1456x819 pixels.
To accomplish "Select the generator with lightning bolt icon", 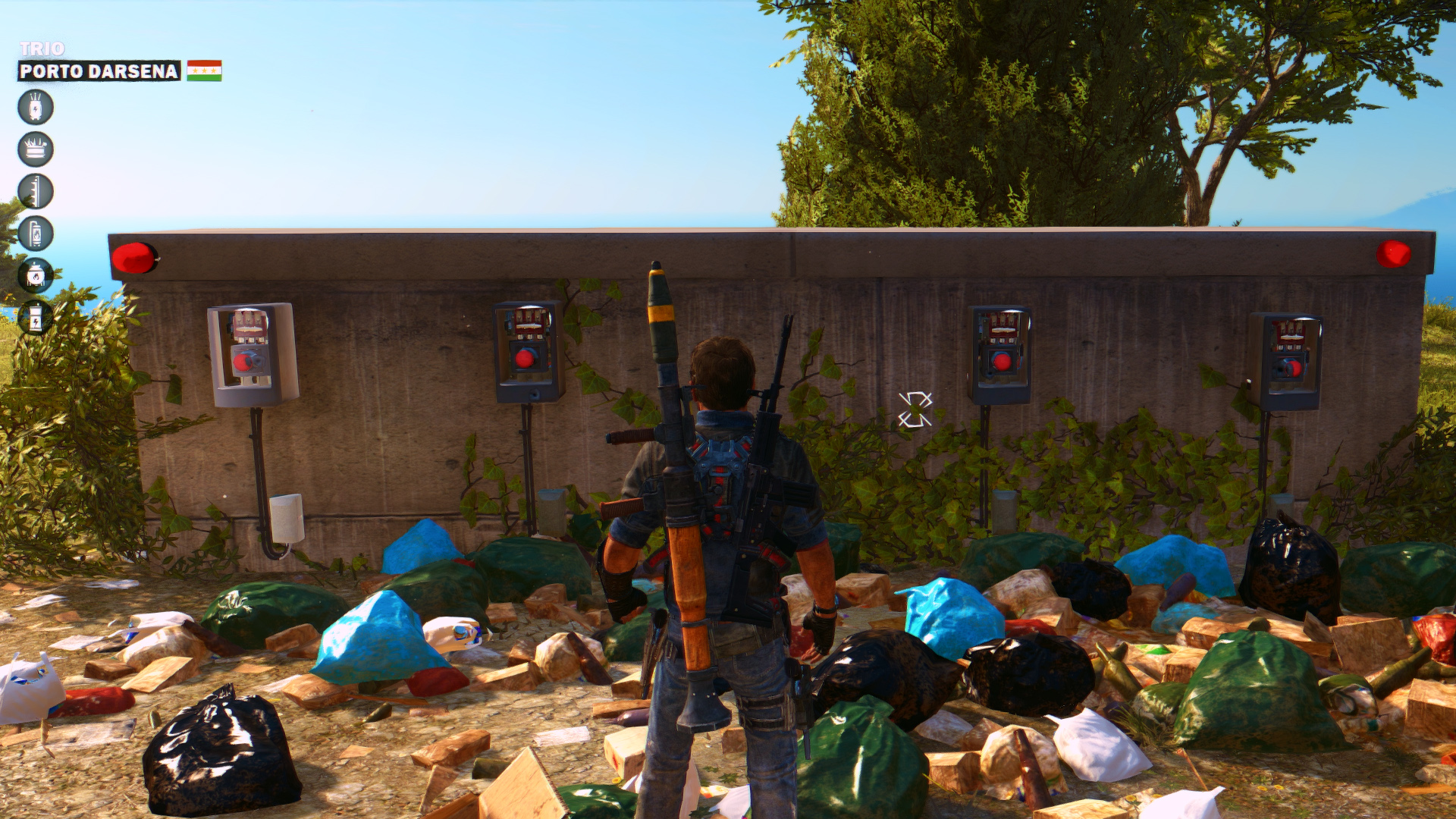I will pyautogui.click(x=36, y=318).
